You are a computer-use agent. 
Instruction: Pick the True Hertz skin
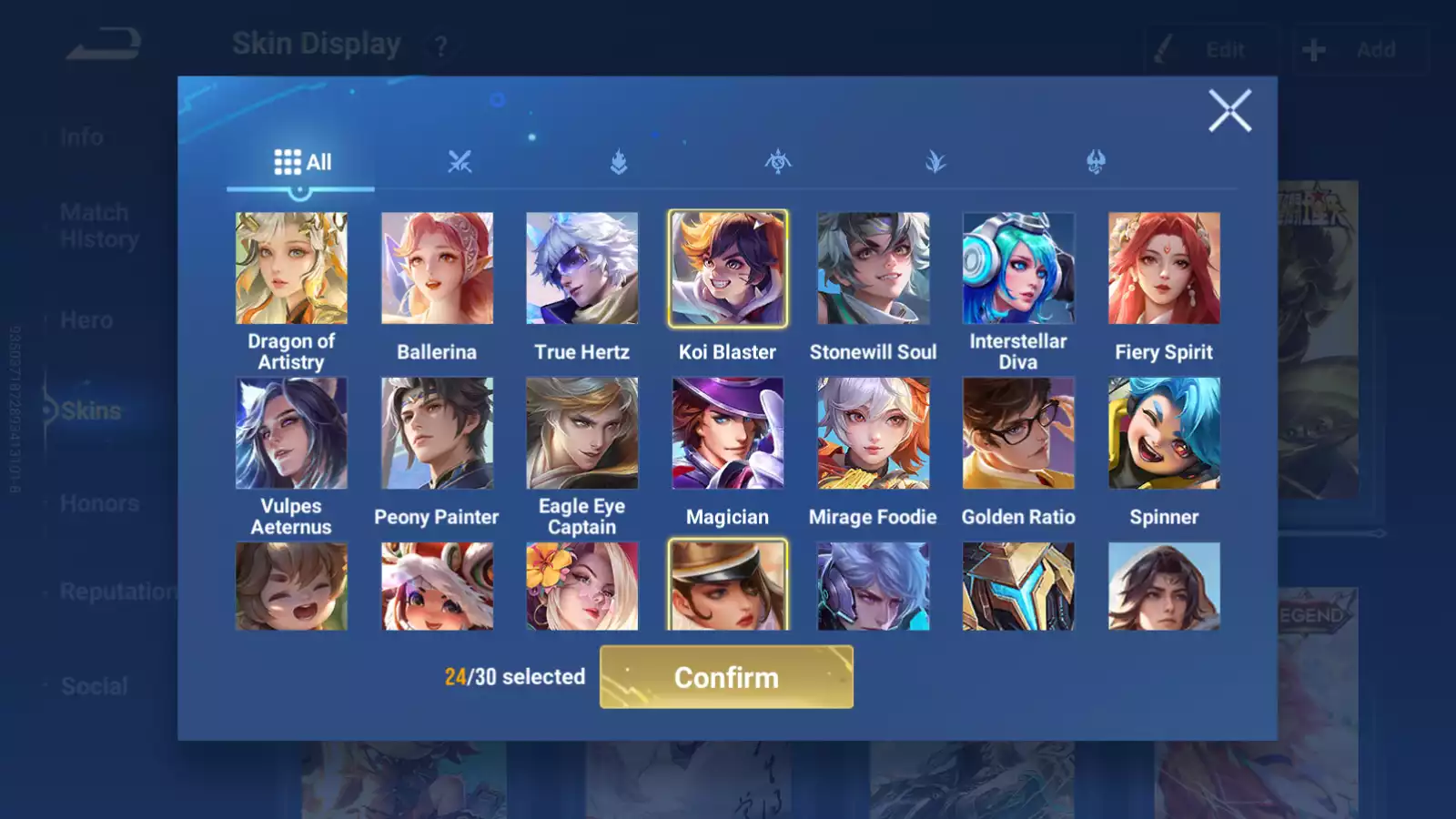click(x=582, y=268)
